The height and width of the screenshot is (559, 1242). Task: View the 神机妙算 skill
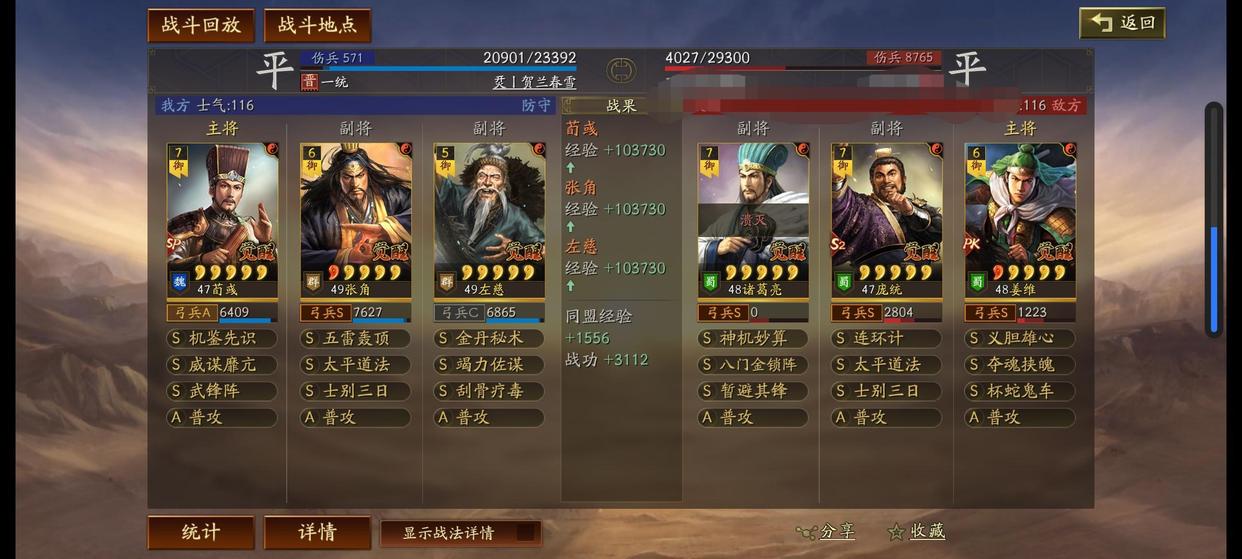[x=753, y=339]
